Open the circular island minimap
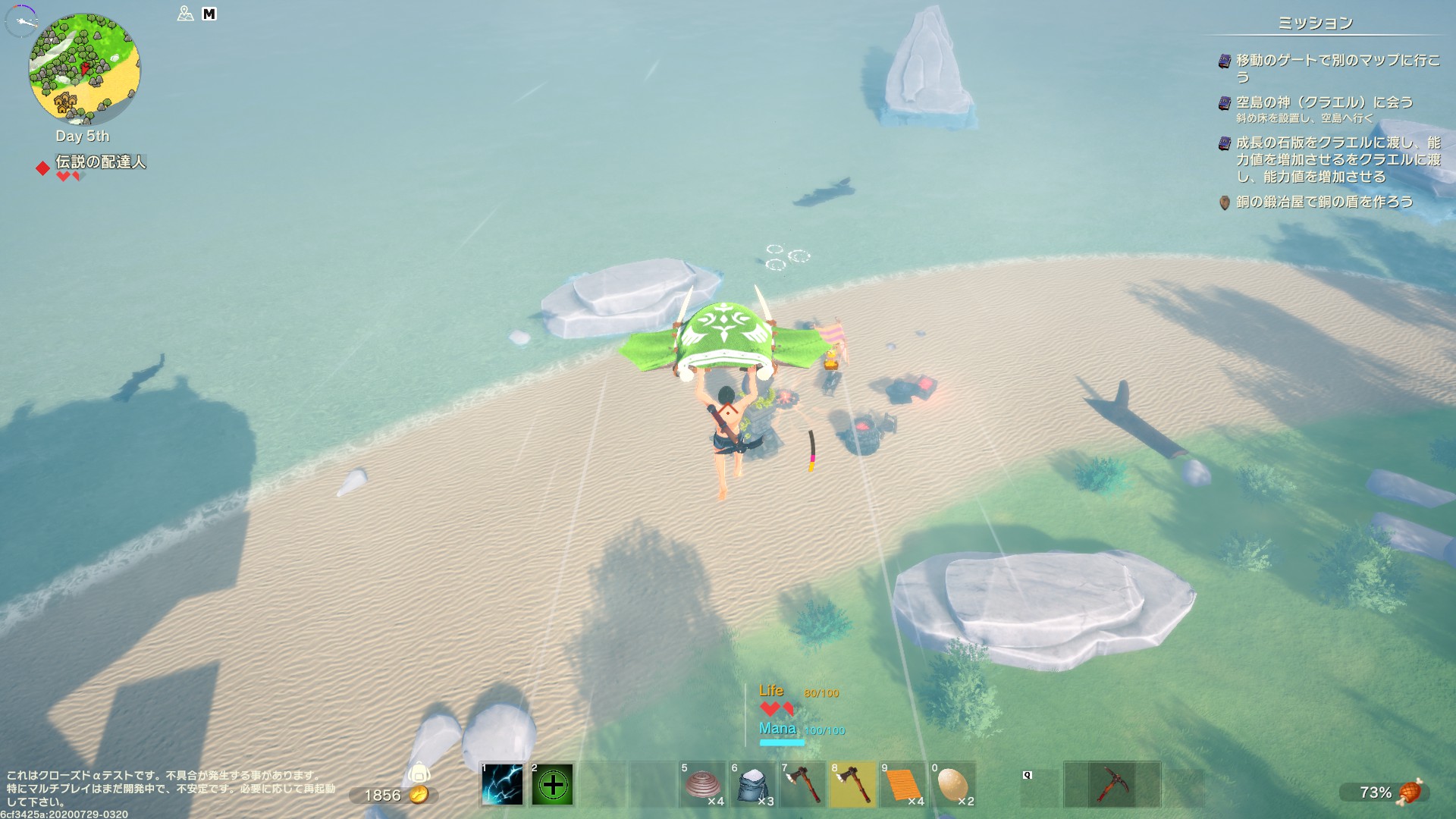Viewport: 1456px width, 819px height. point(84,69)
